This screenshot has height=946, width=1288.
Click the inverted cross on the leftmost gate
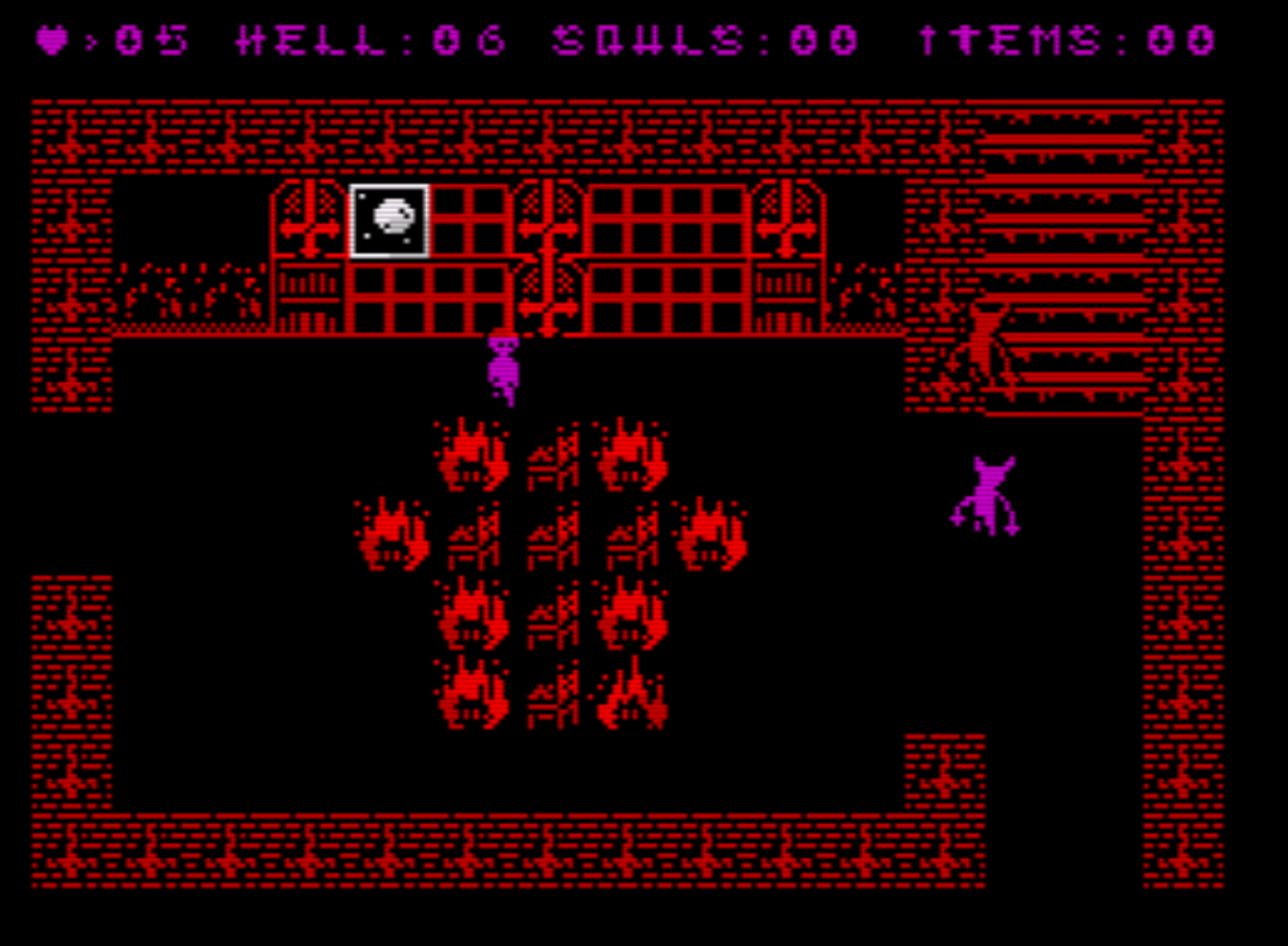307,224
